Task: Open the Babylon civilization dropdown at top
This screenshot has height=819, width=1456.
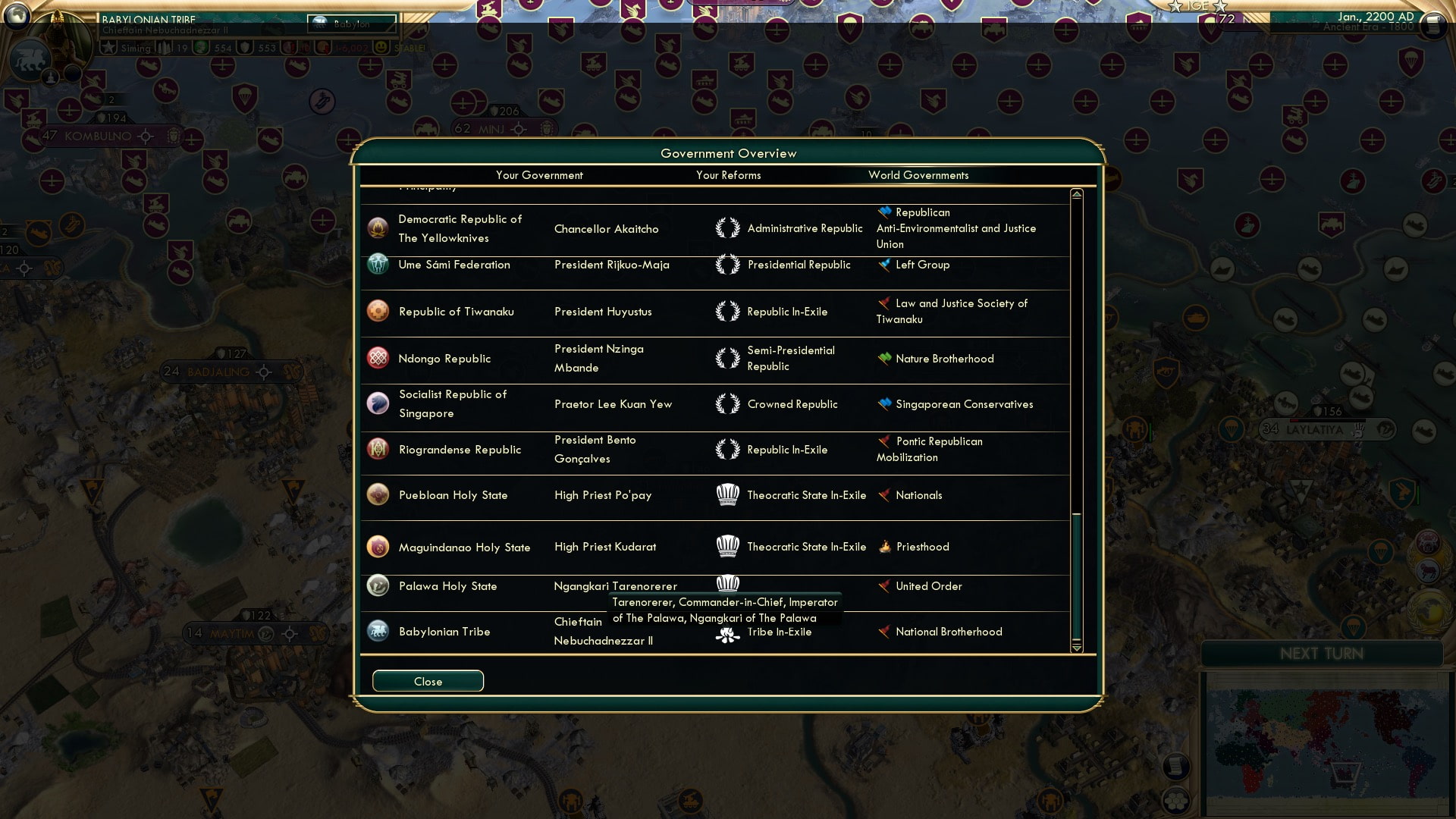Action: tap(351, 24)
